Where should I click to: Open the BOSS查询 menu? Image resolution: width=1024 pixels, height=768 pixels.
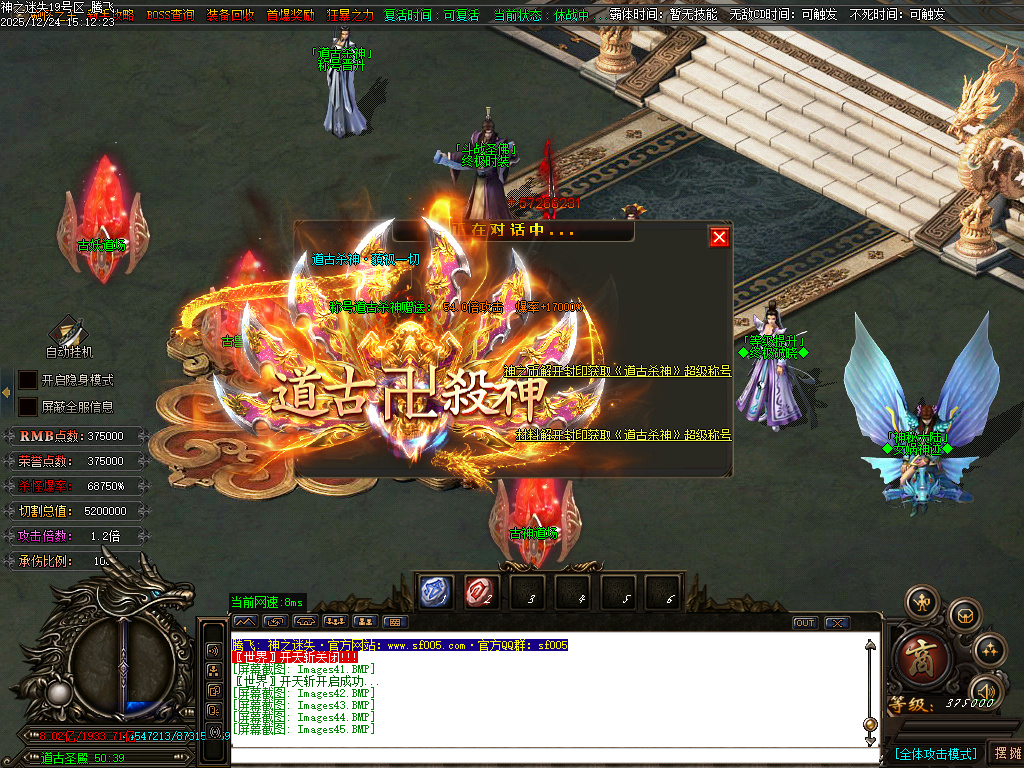(170, 15)
